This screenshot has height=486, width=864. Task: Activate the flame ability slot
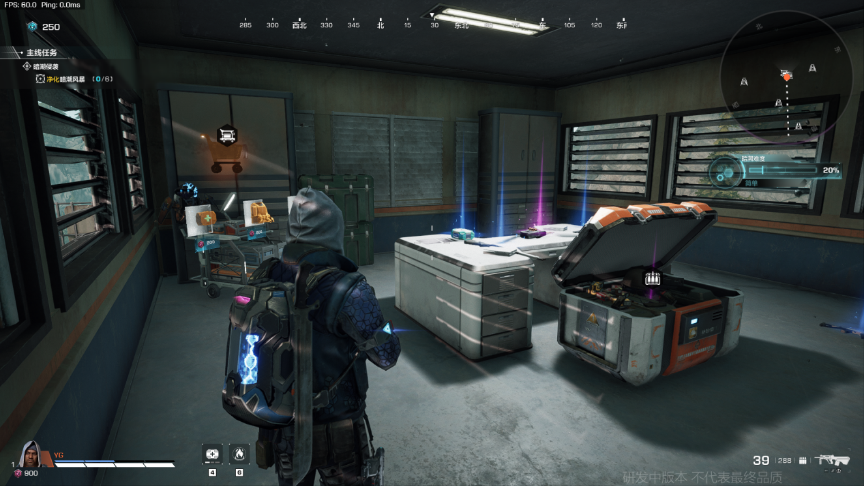click(x=239, y=454)
